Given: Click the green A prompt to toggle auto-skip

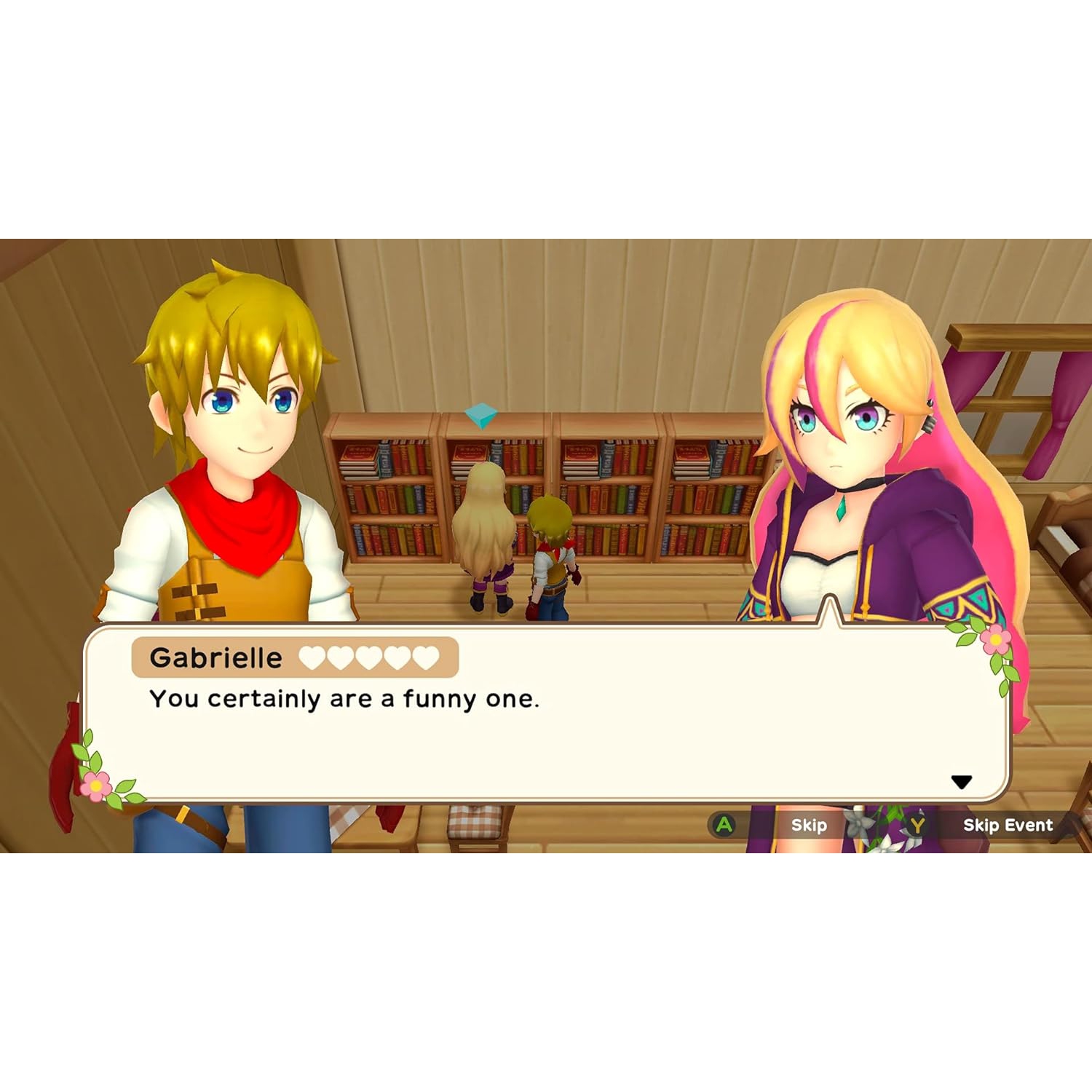Looking at the screenshot, I should (x=722, y=826).
